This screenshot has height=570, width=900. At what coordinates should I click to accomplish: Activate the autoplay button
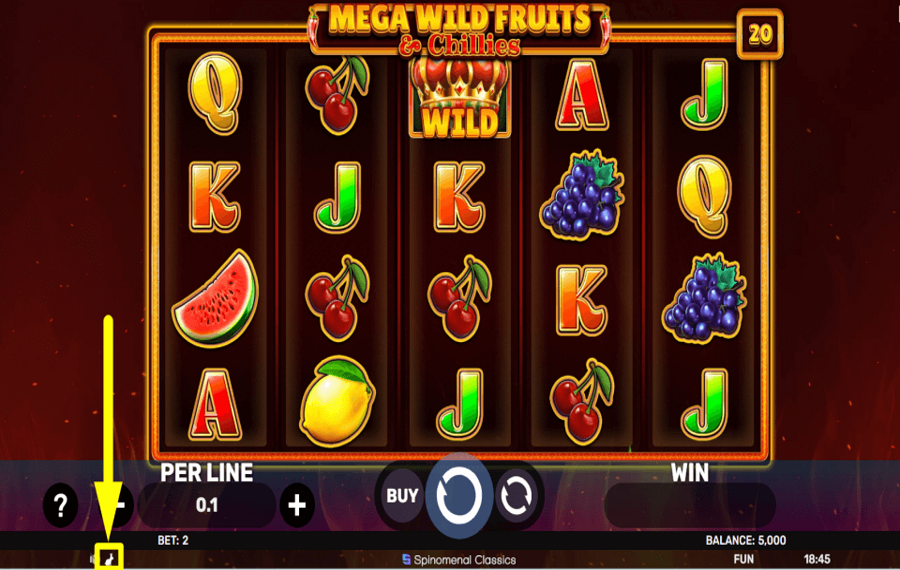click(x=516, y=496)
